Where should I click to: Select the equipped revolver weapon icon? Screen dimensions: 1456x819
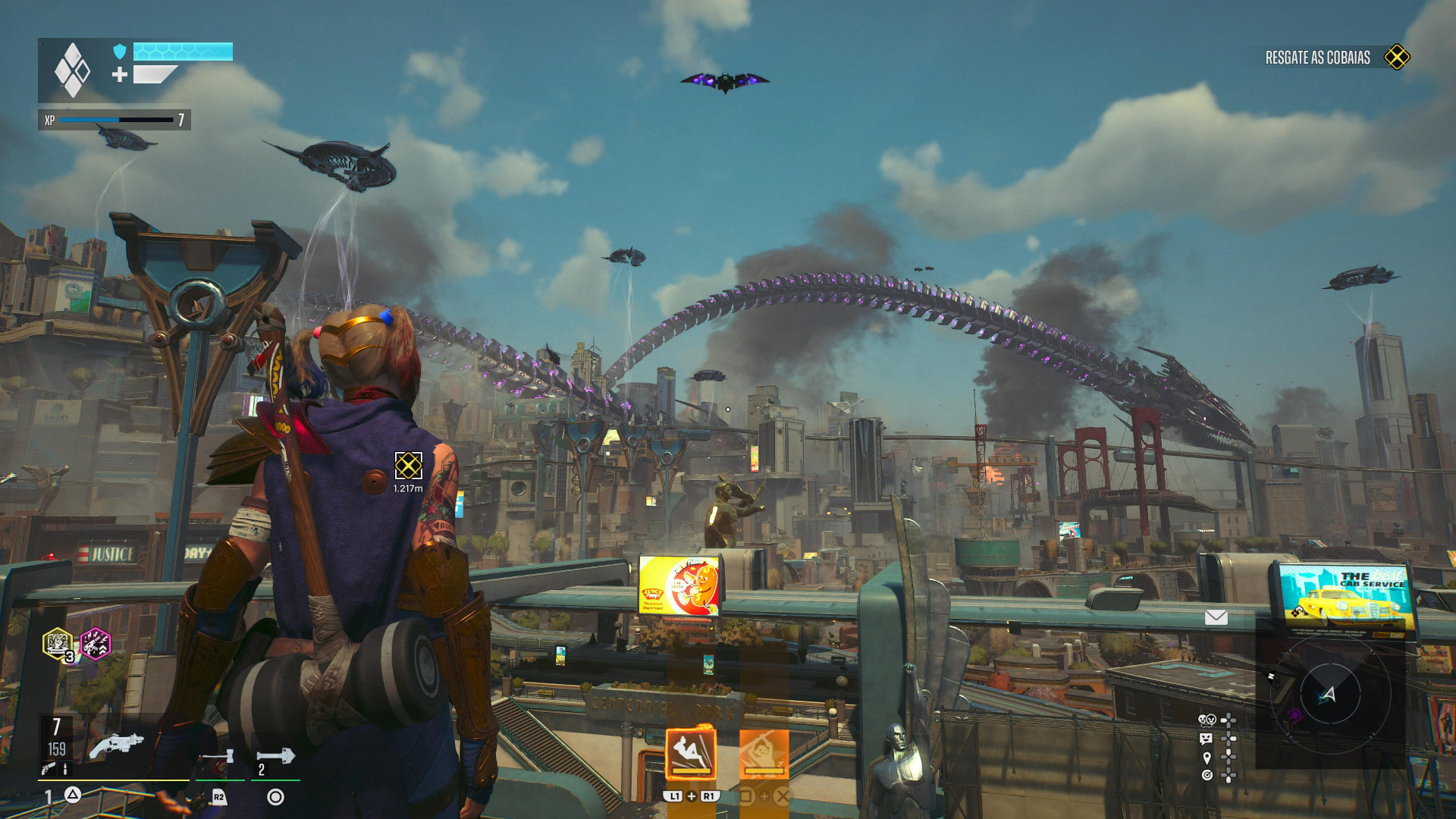pyautogui.click(x=116, y=746)
